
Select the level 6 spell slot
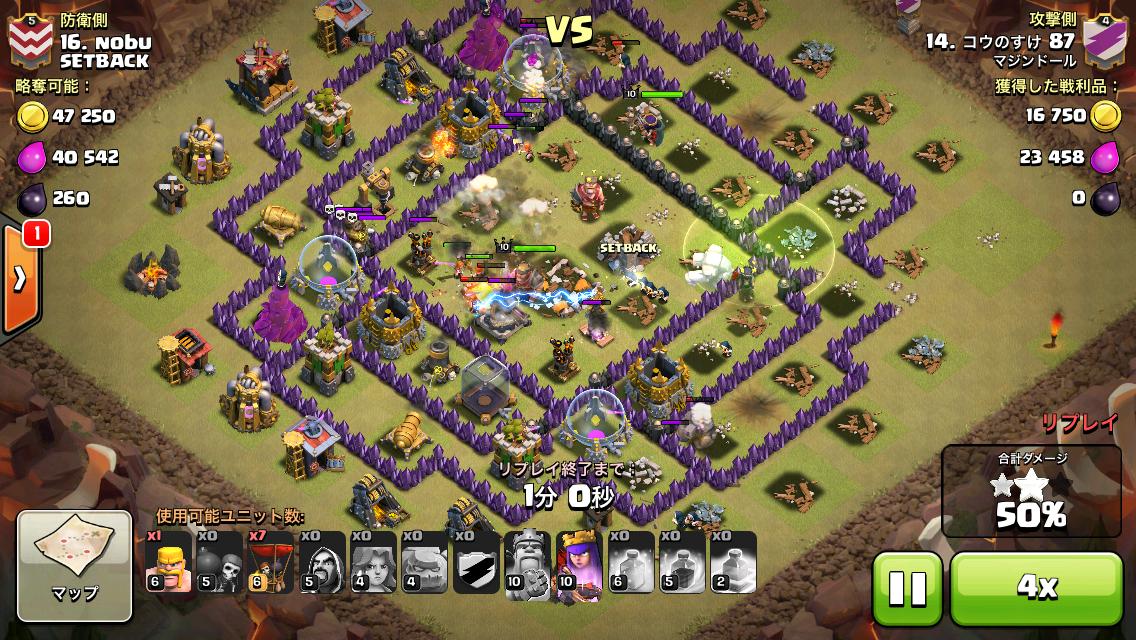(x=630, y=563)
